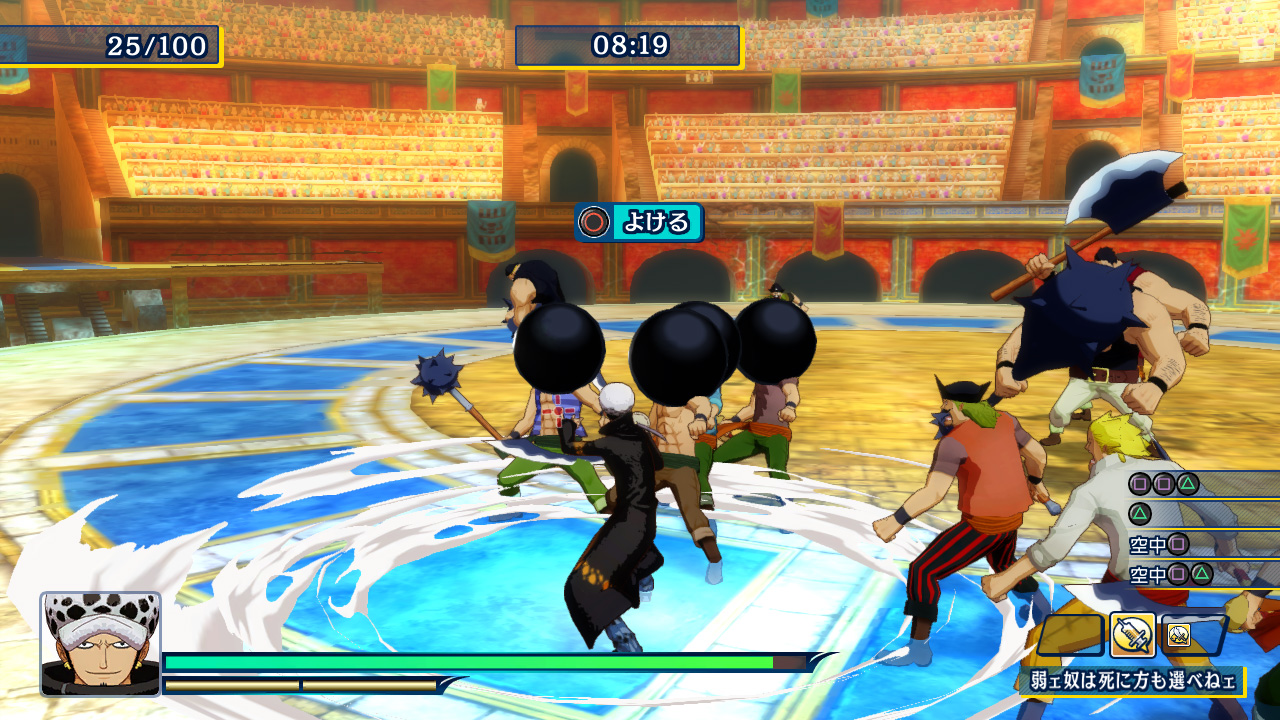Viewport: 1280px width, 720px height.
Task: Click the lone triangle button combo icon
Action: point(1140,514)
